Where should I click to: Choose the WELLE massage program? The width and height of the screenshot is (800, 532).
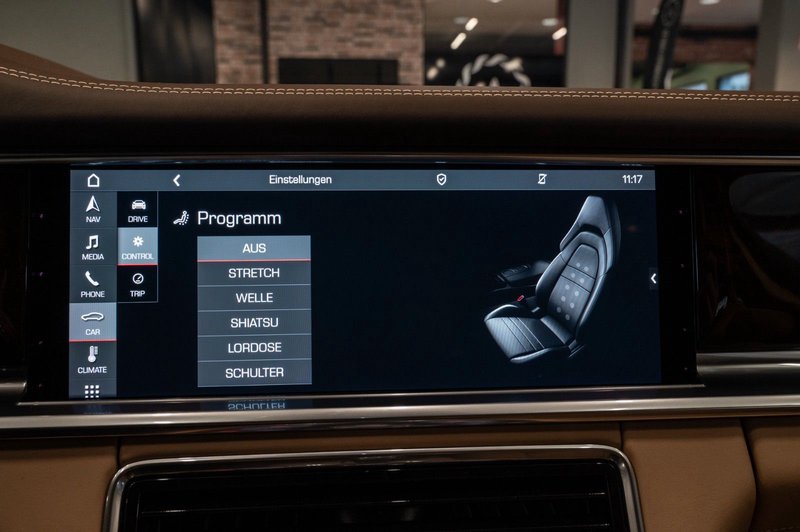coord(254,298)
